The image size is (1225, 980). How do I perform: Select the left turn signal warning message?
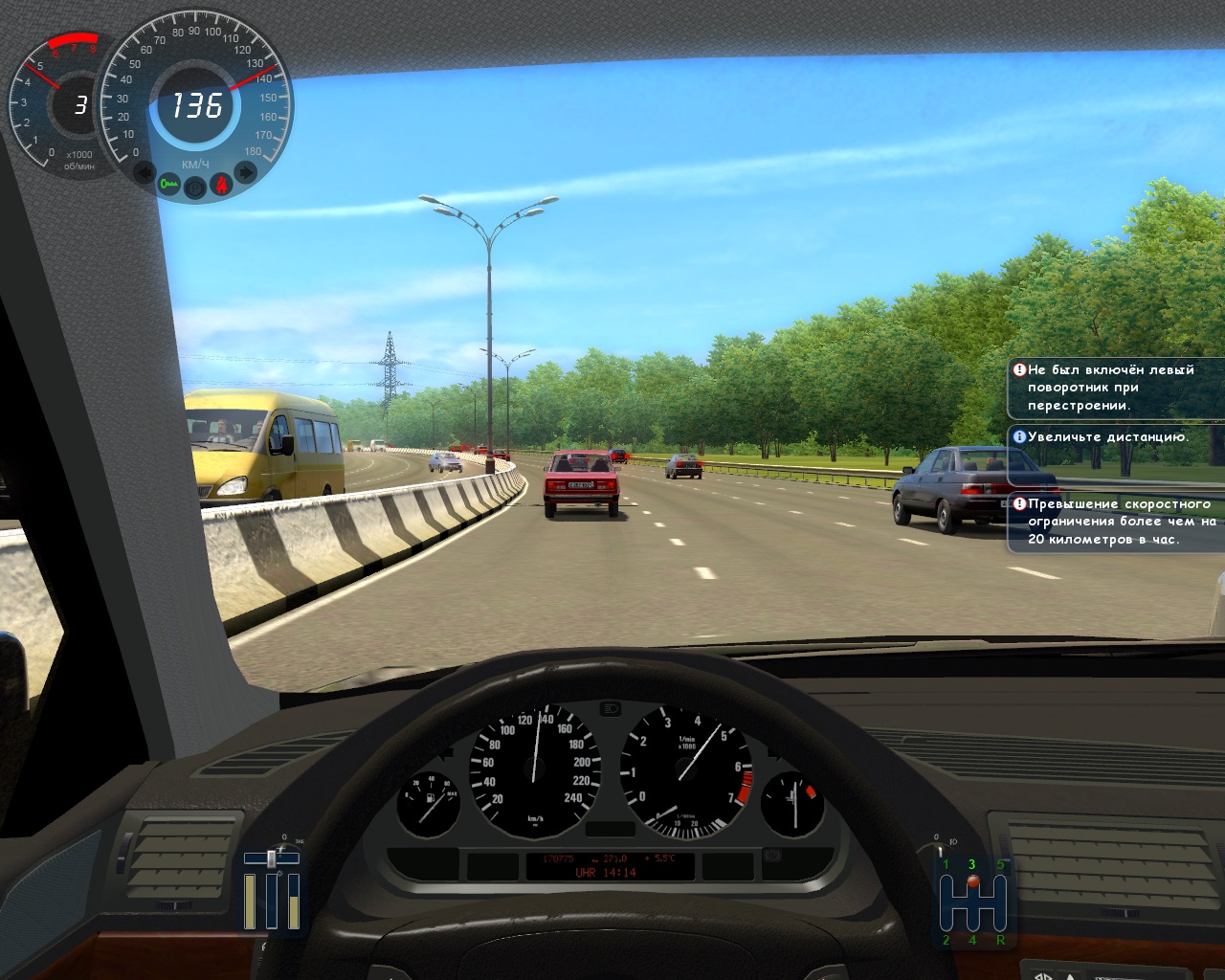pyautogui.click(x=1114, y=388)
